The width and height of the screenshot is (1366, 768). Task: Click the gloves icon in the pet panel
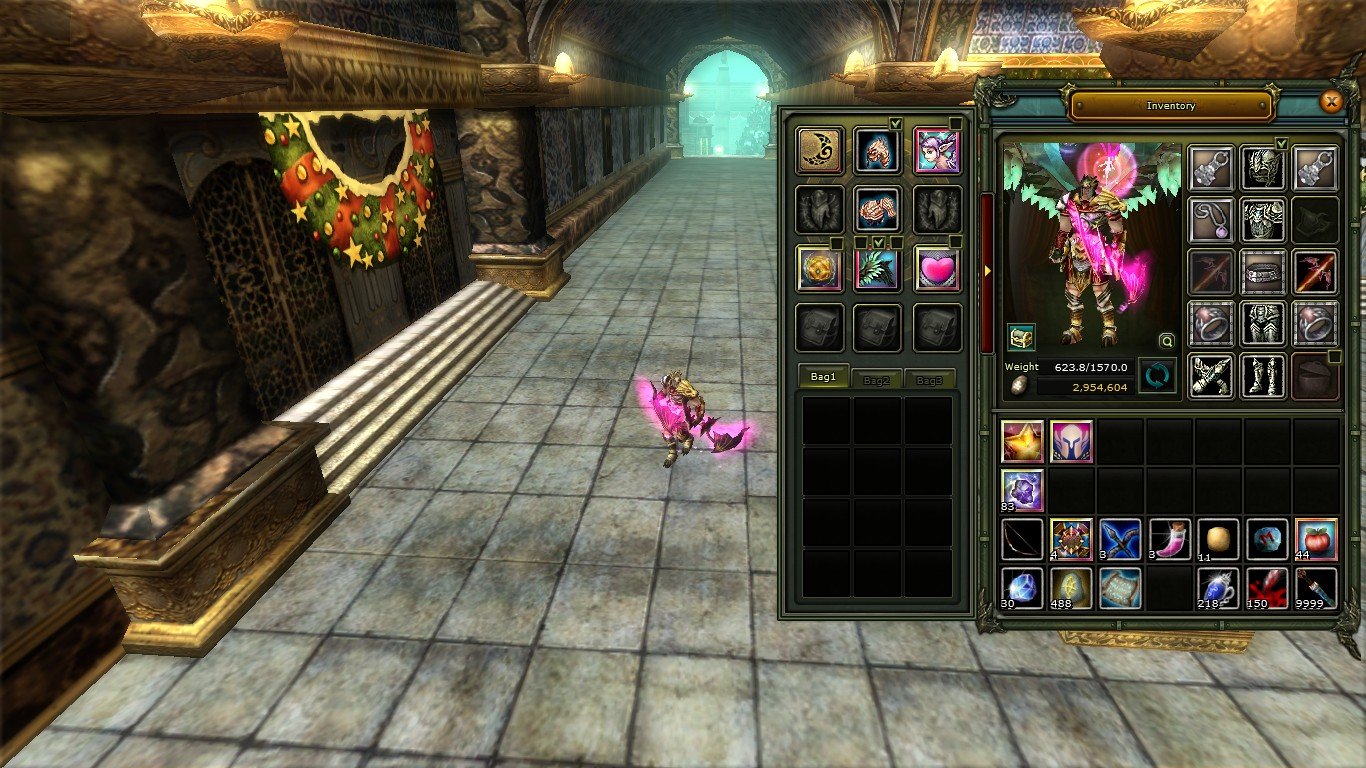coord(877,212)
